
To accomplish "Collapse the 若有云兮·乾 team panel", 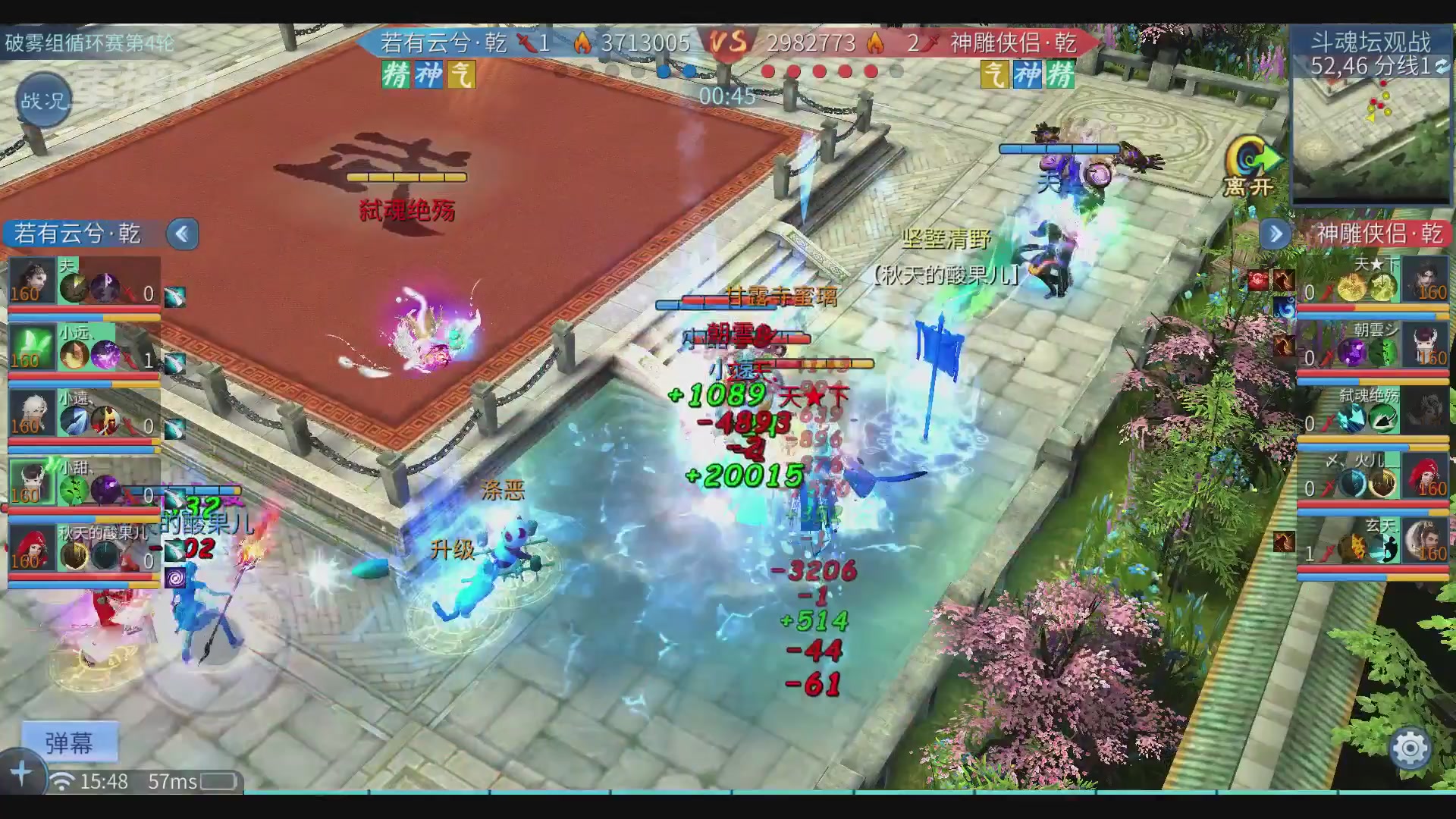I will click(x=182, y=234).
